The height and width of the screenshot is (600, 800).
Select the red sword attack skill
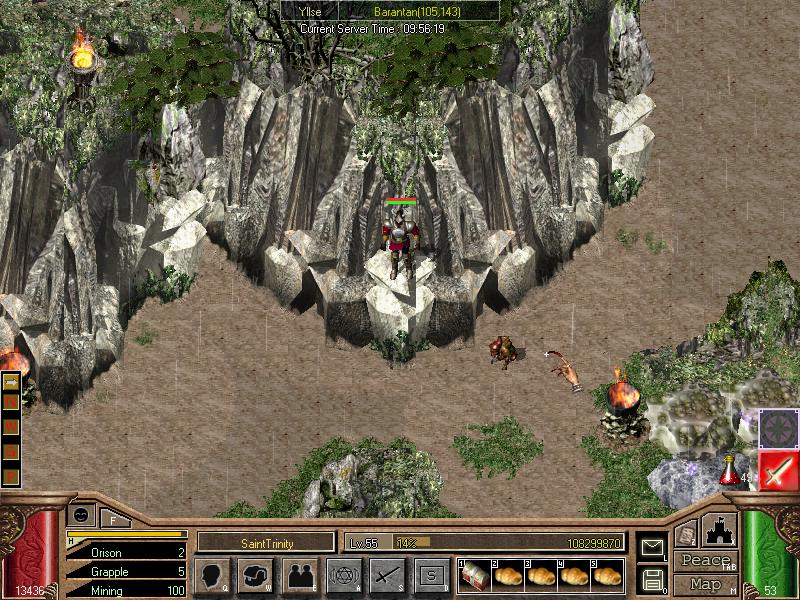tap(778, 470)
